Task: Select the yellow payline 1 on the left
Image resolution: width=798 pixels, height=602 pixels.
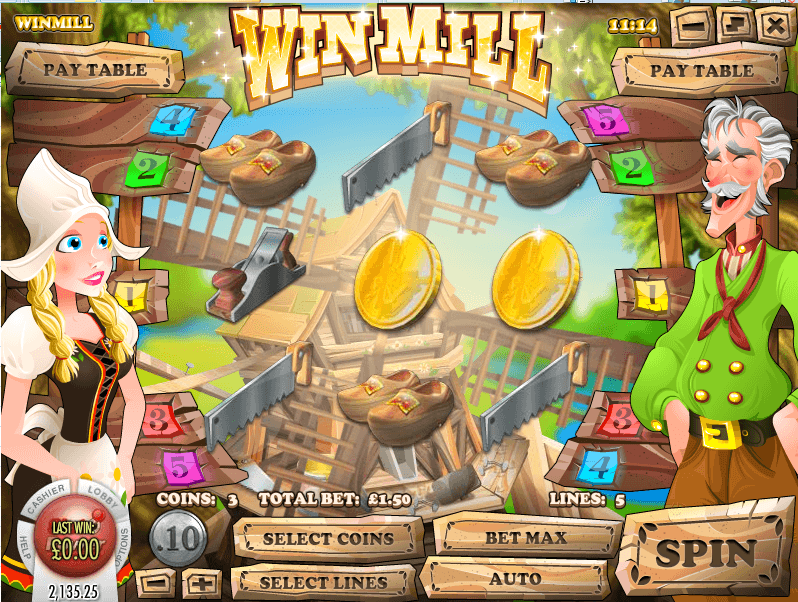Action: point(132,295)
